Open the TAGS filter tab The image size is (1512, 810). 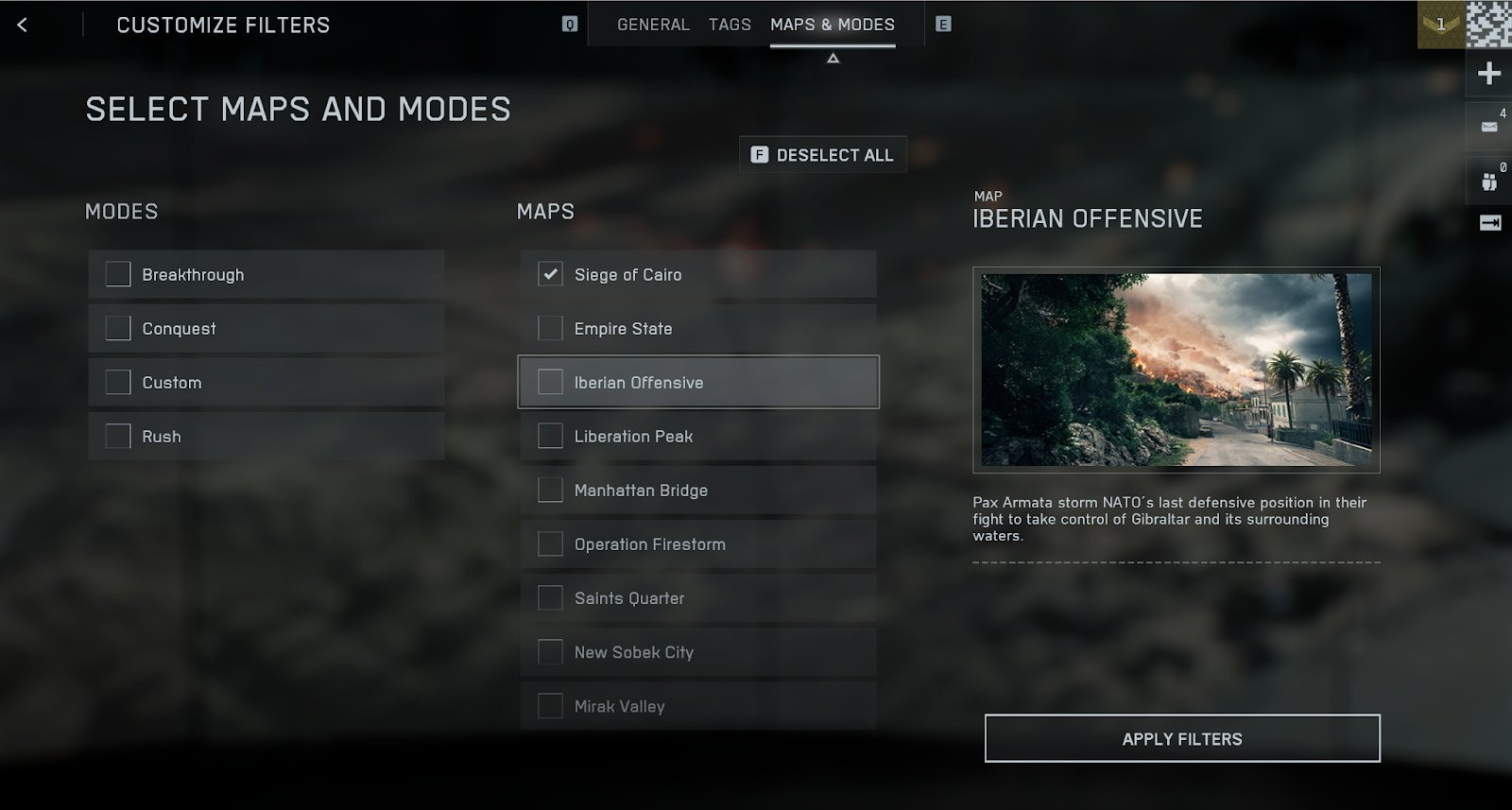click(x=728, y=24)
